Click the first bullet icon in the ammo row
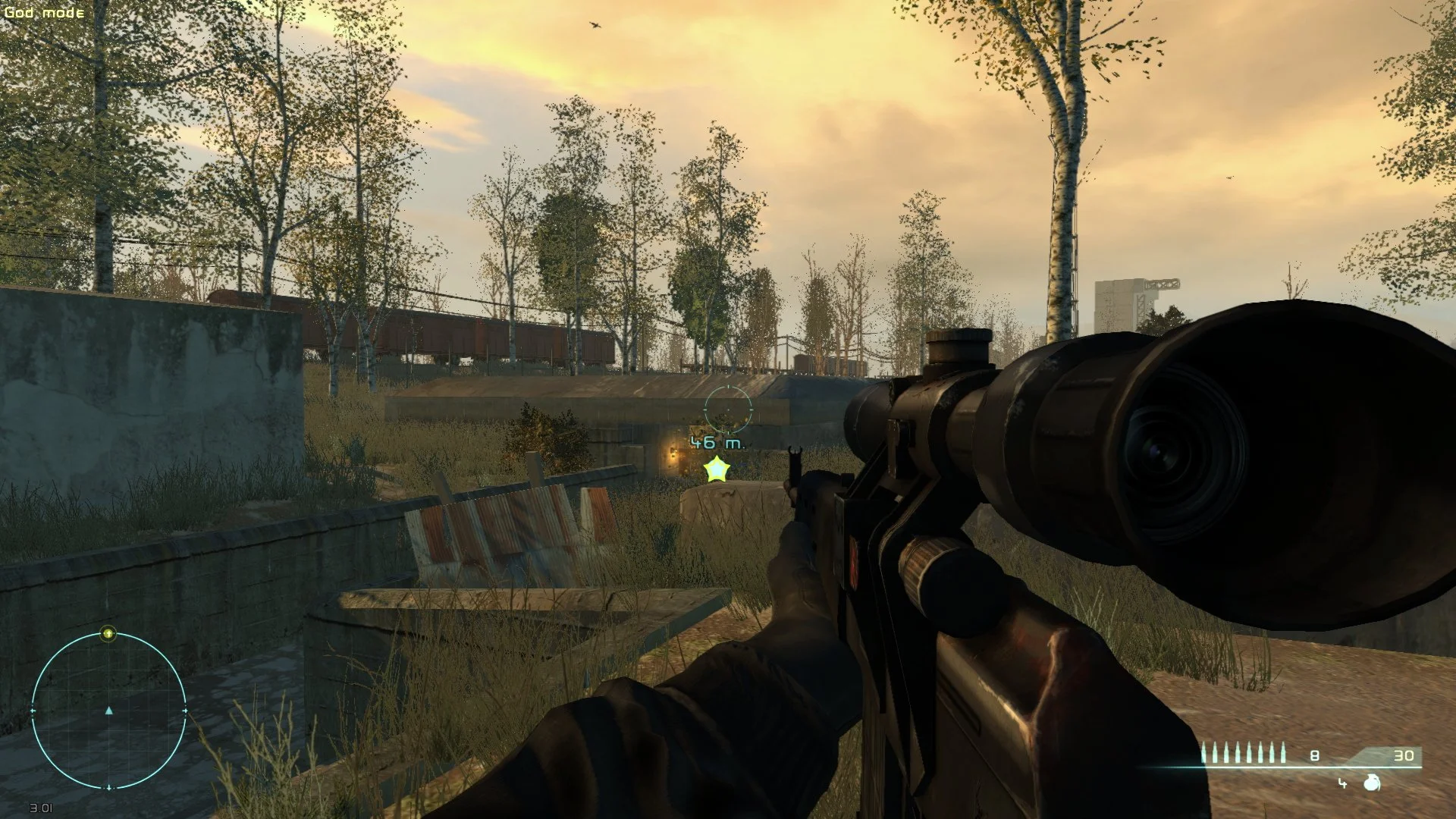Screen dimensions: 1456x819 (x=1205, y=754)
